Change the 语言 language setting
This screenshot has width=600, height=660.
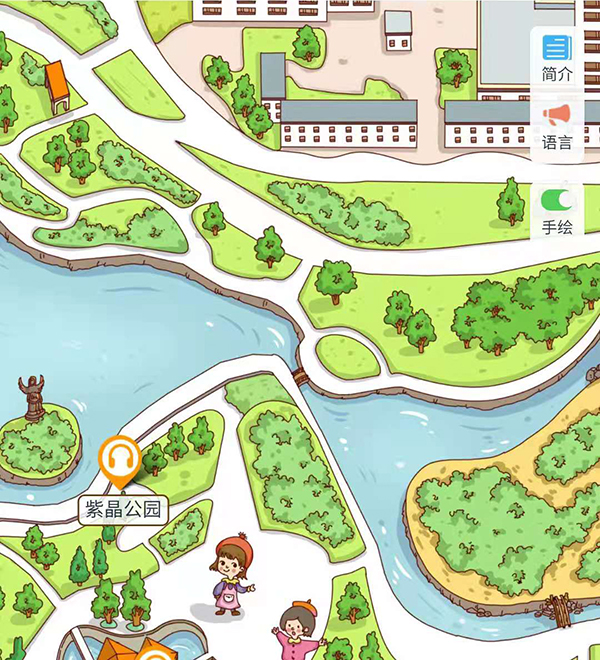pos(557,125)
